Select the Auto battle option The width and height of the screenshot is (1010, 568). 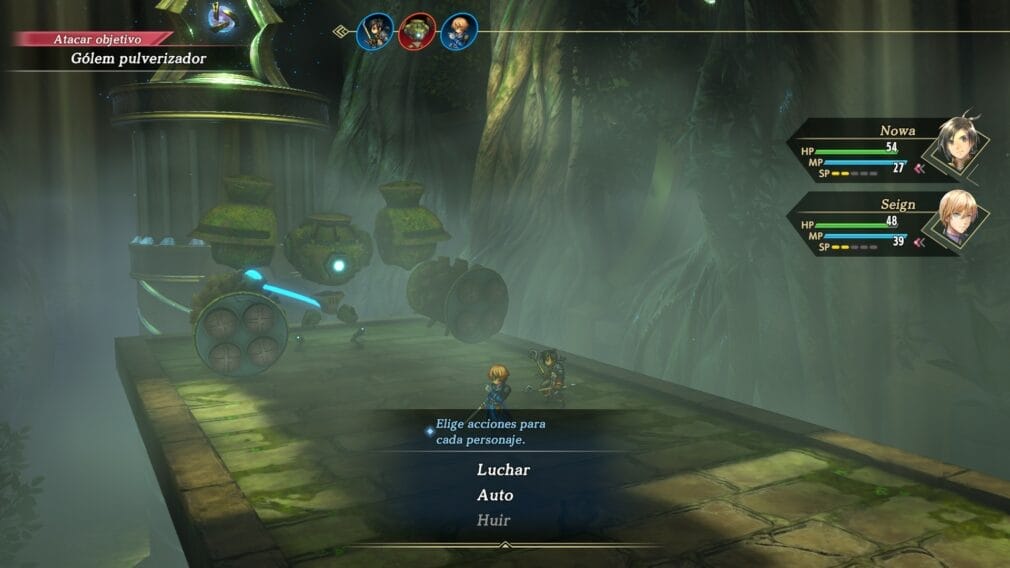click(x=495, y=495)
